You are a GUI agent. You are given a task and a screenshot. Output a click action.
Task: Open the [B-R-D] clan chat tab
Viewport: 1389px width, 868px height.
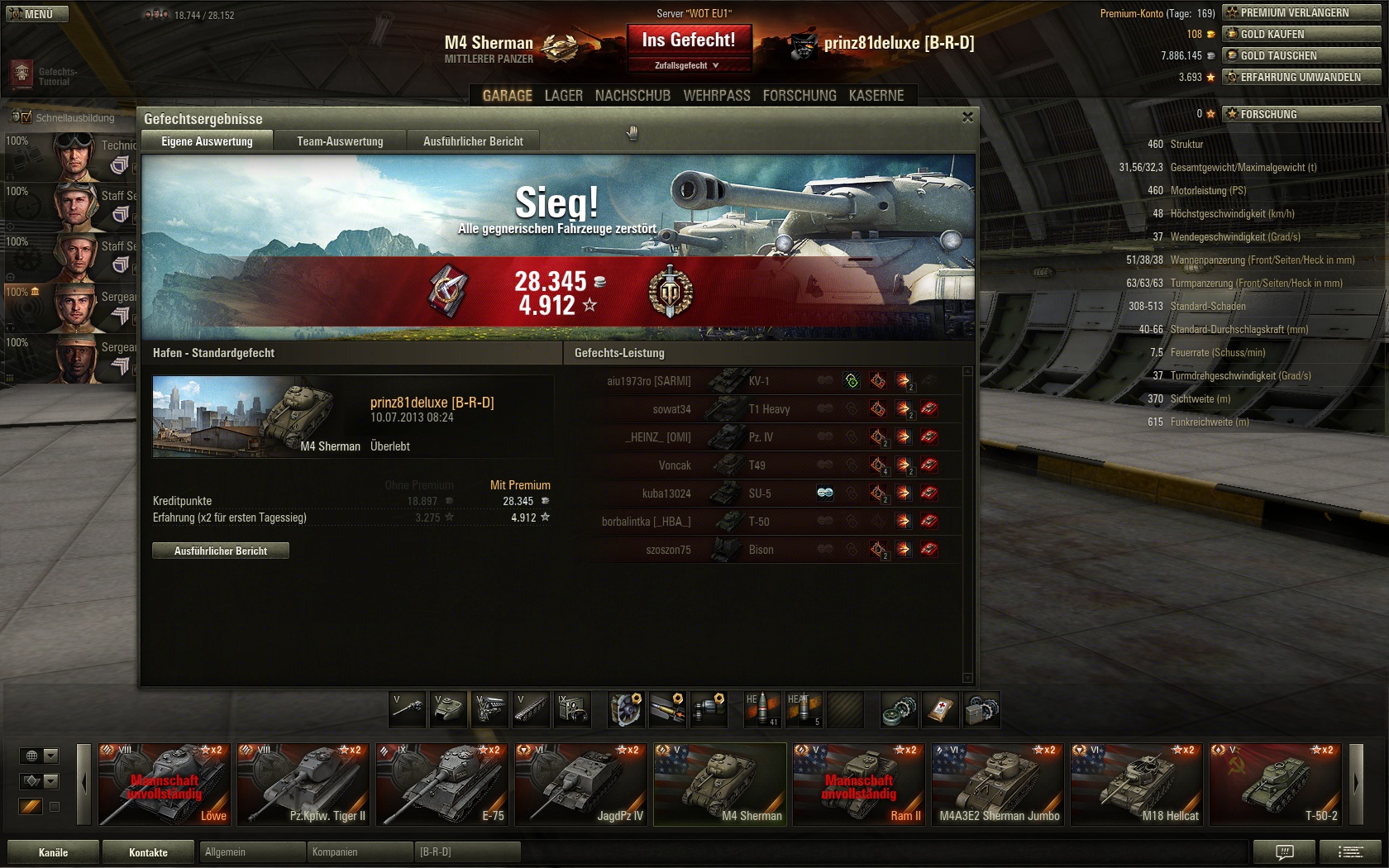pyautogui.click(x=466, y=851)
